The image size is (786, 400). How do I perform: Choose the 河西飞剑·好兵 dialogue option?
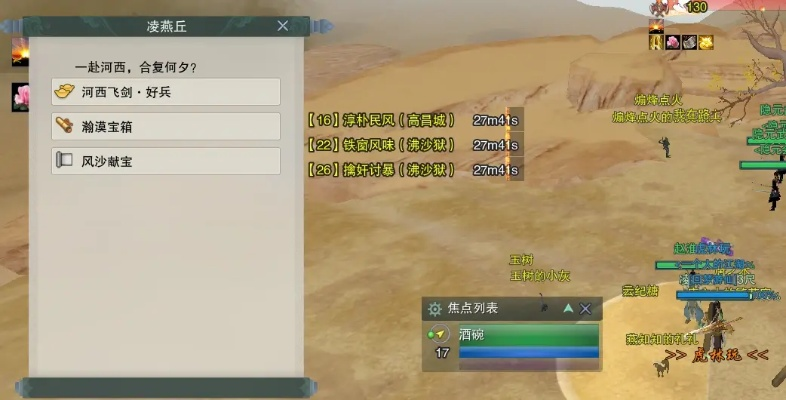166,92
